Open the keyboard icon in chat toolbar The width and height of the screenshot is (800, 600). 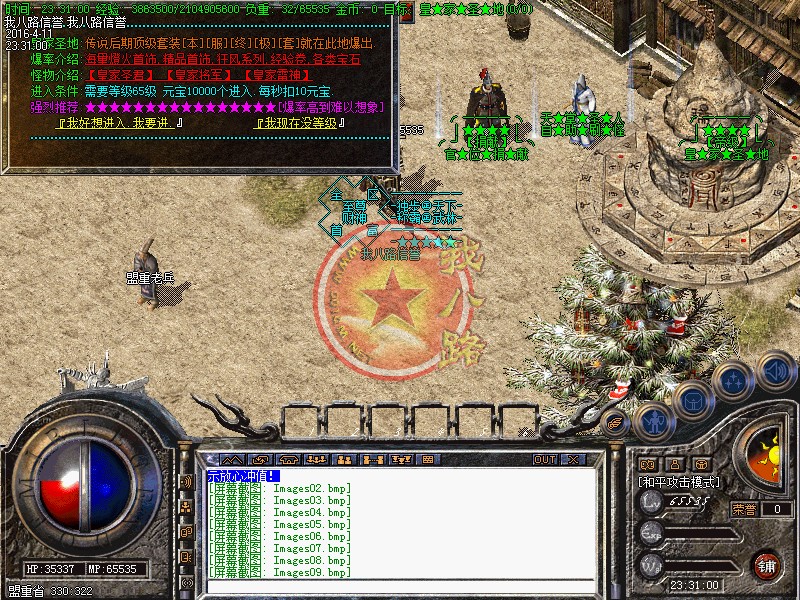(427, 460)
